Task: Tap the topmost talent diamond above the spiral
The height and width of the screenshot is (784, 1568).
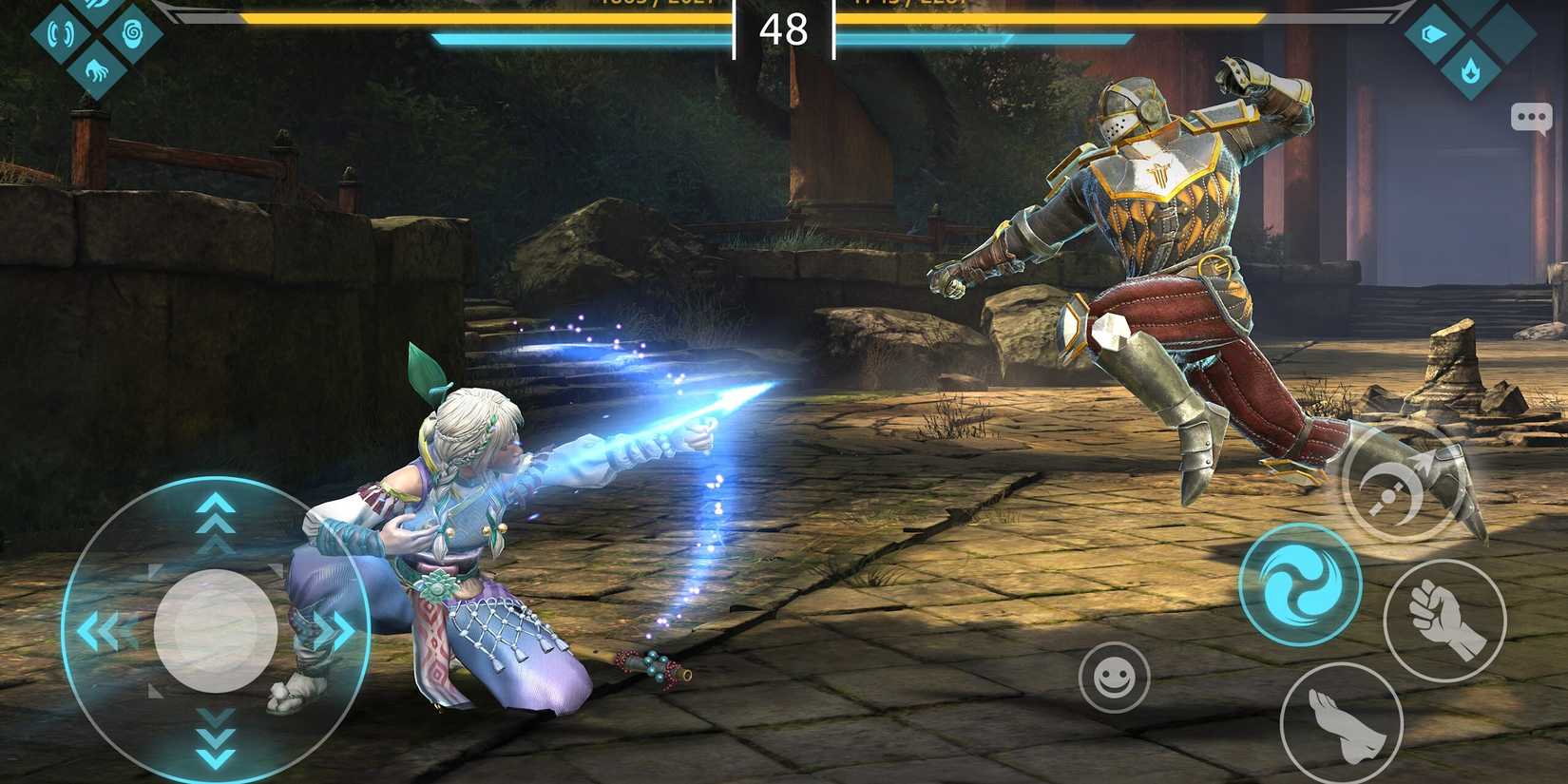Action: 95,5
